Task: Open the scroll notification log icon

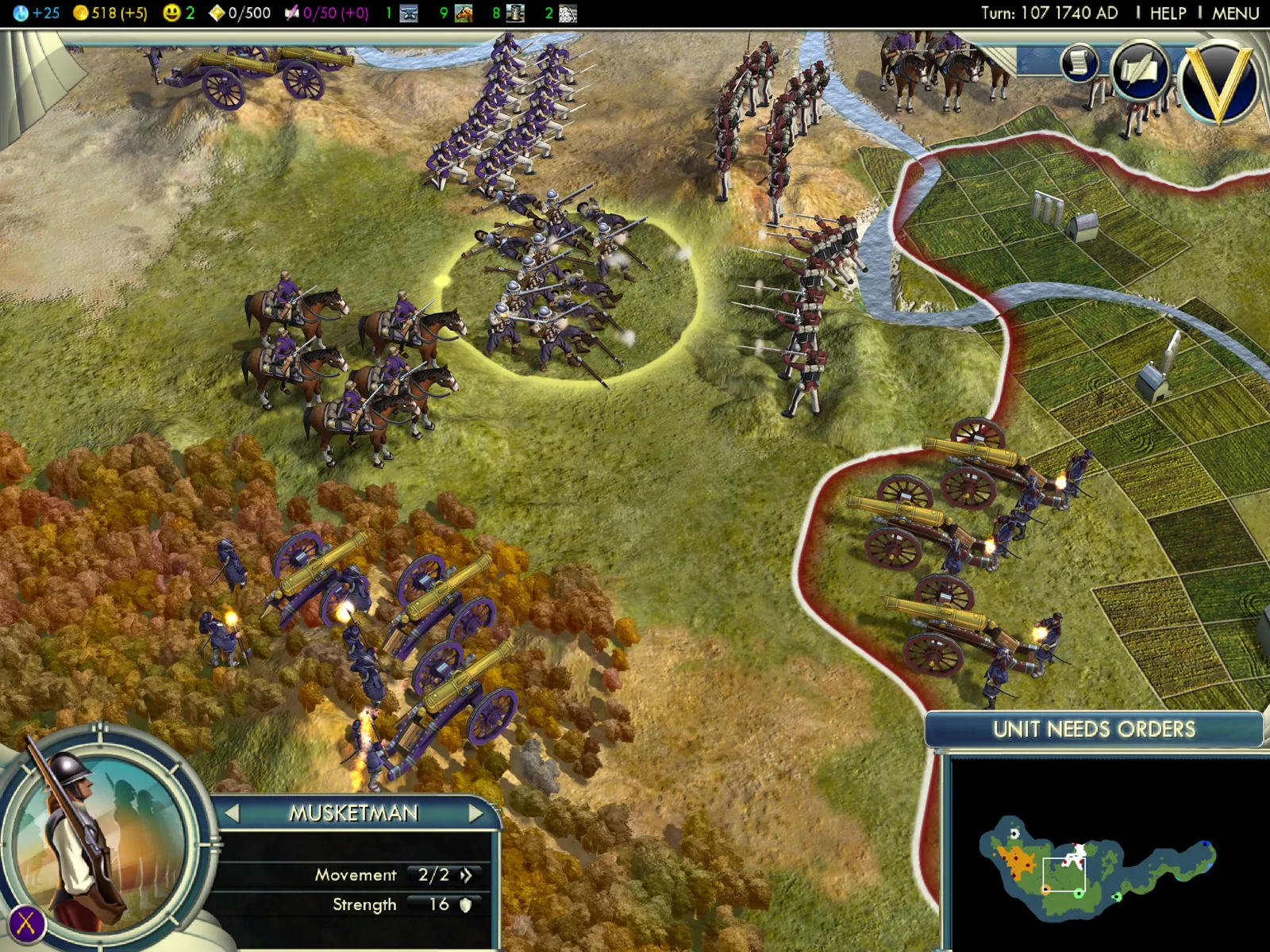Action: coord(1079,63)
